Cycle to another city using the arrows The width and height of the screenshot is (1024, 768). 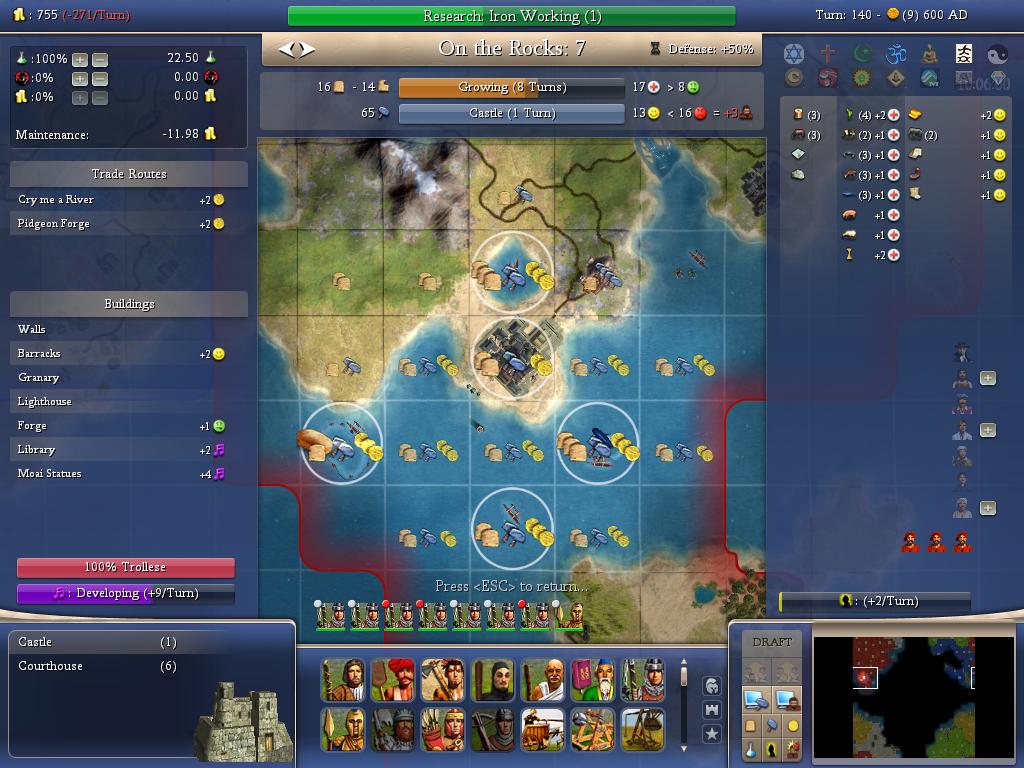pos(295,48)
